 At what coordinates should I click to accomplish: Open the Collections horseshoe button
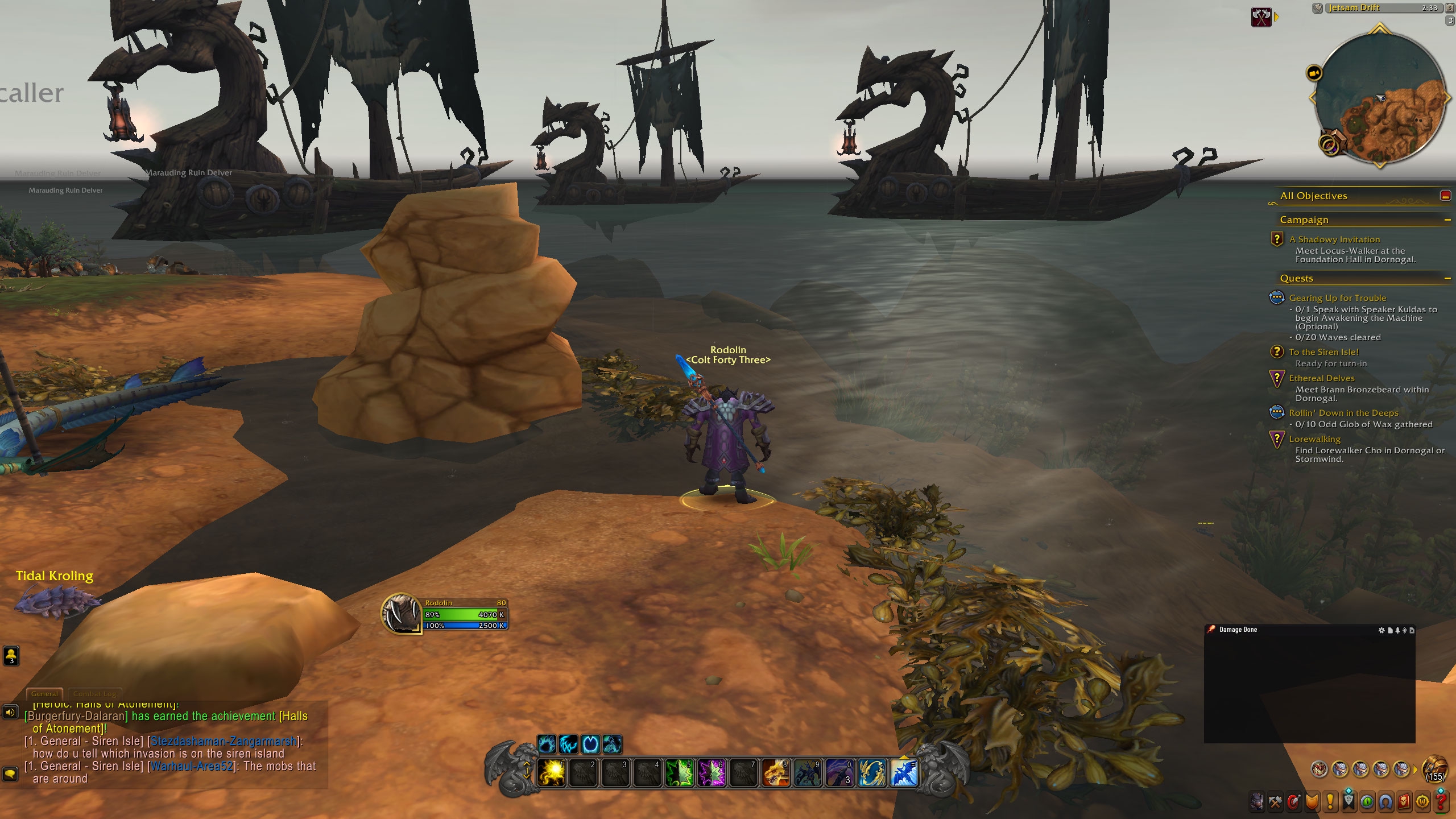(x=1385, y=802)
